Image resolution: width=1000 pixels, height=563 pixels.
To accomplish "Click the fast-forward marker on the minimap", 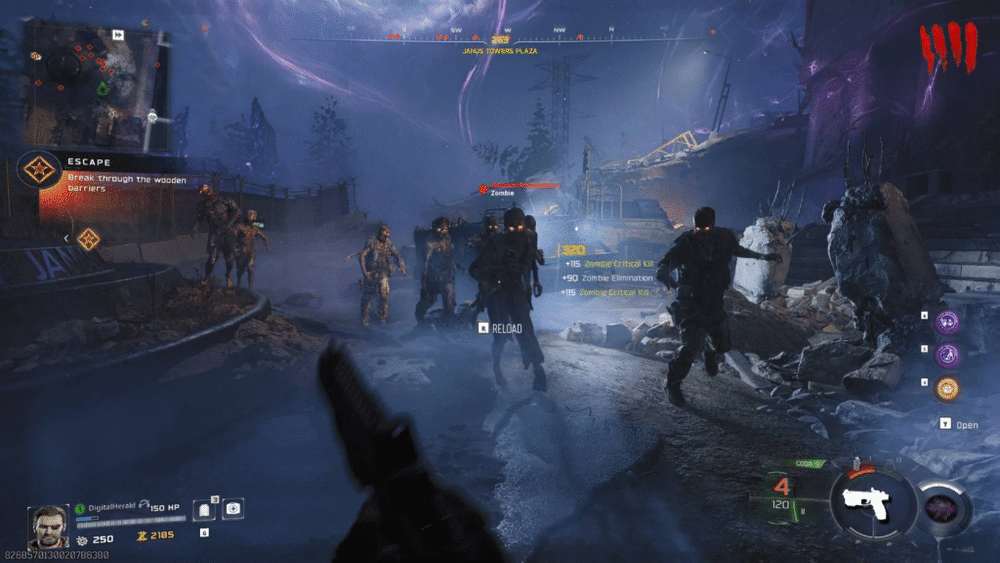I will coord(118,34).
